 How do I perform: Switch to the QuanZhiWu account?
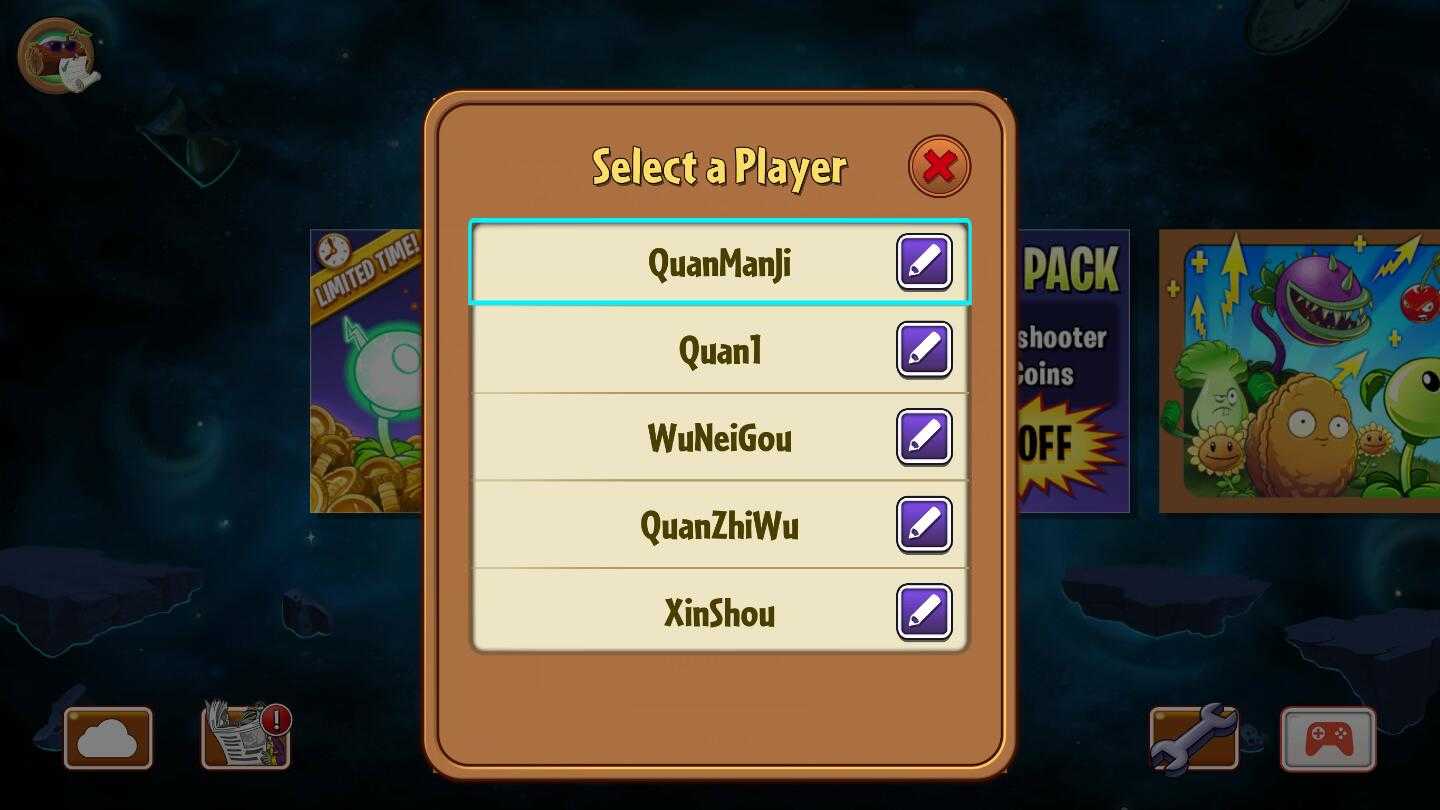point(700,524)
